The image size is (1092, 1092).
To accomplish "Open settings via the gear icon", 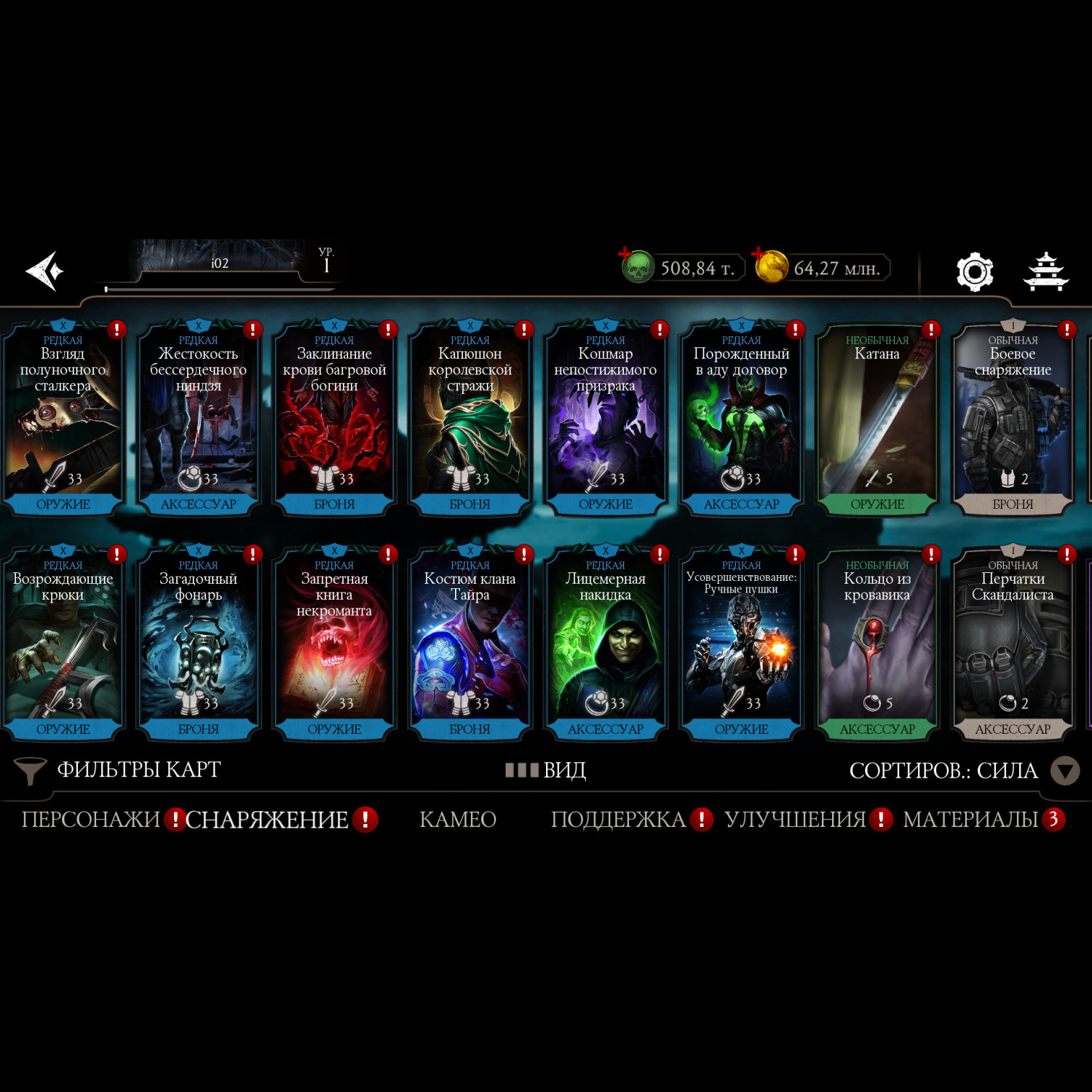I will point(974,272).
